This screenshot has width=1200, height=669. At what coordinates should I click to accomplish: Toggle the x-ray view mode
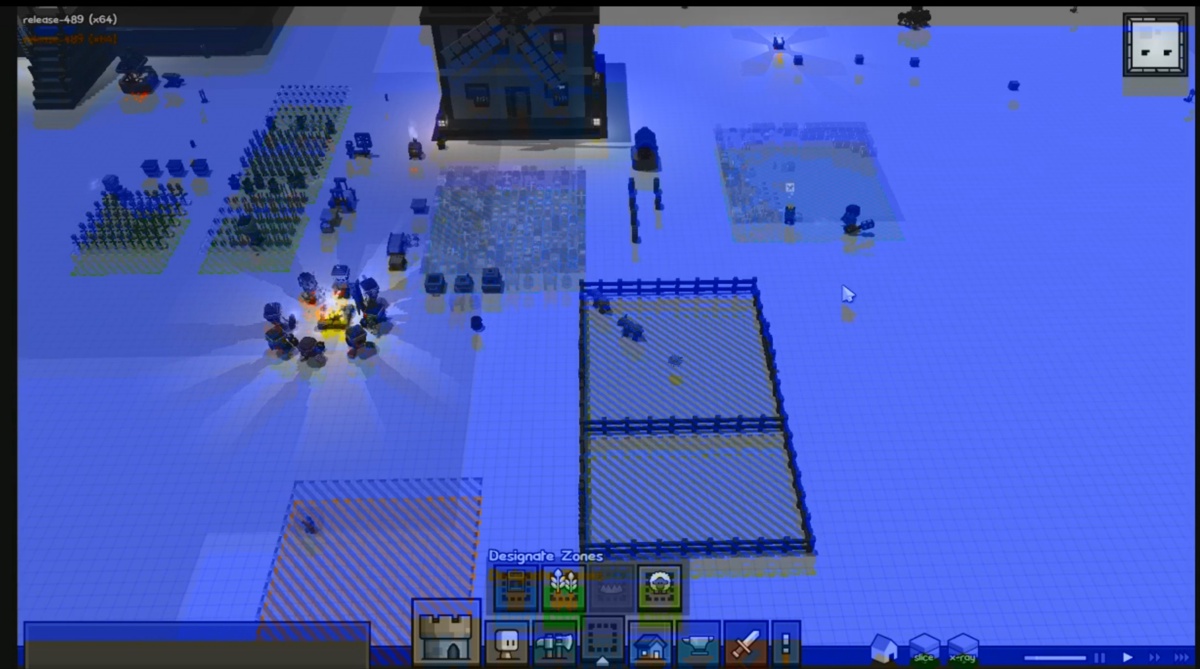tap(962, 648)
